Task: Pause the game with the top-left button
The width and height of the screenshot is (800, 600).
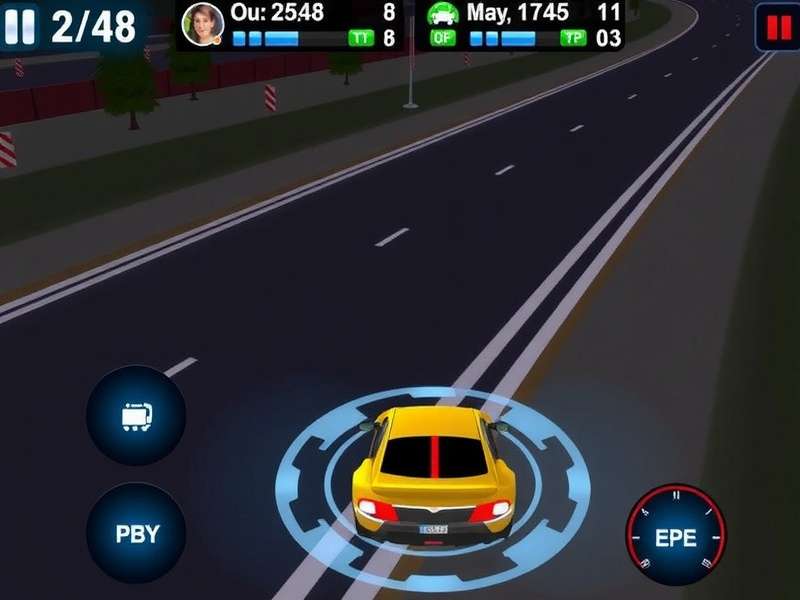Action: pos(21,25)
